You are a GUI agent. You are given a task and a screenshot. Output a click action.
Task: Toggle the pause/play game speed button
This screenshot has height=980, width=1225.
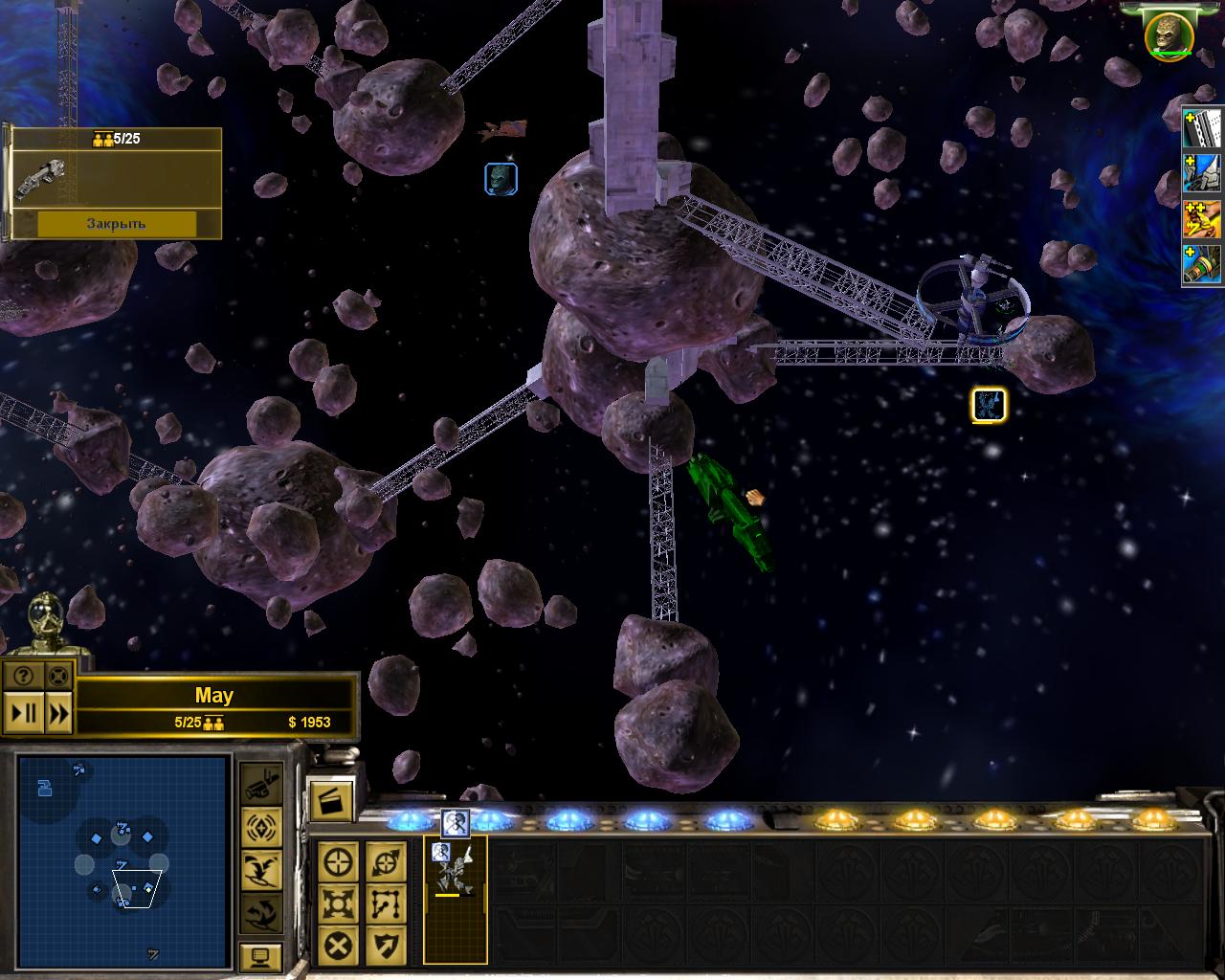click(24, 713)
